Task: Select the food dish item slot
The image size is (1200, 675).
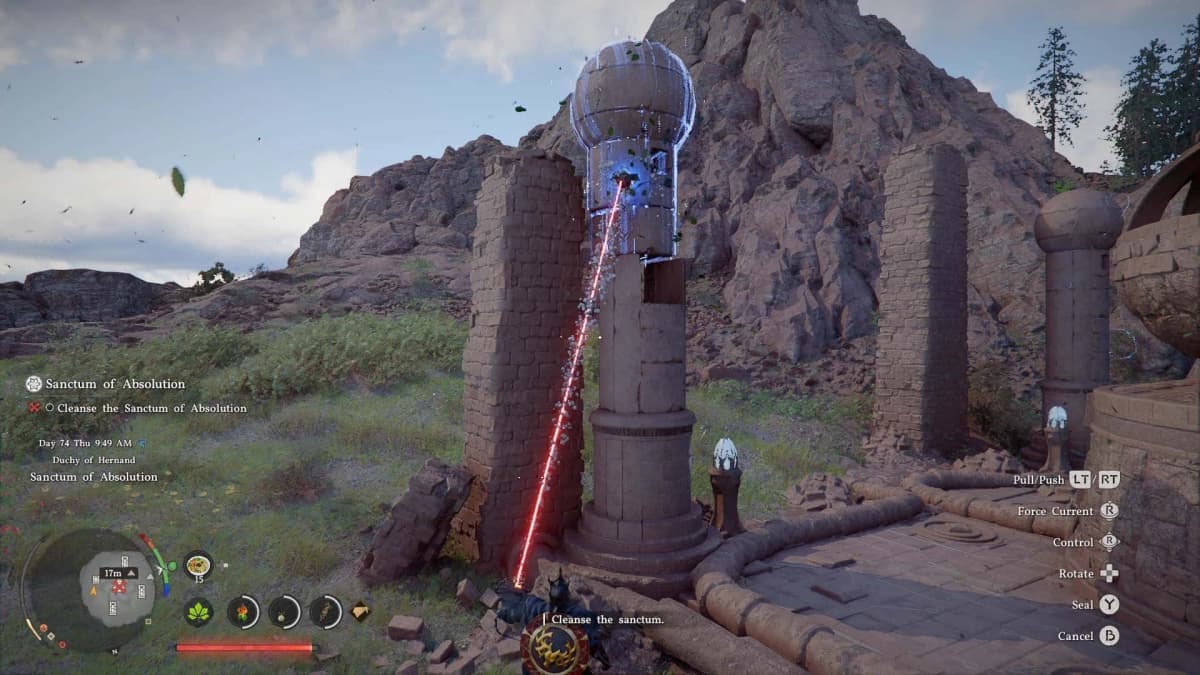Action: click(198, 565)
